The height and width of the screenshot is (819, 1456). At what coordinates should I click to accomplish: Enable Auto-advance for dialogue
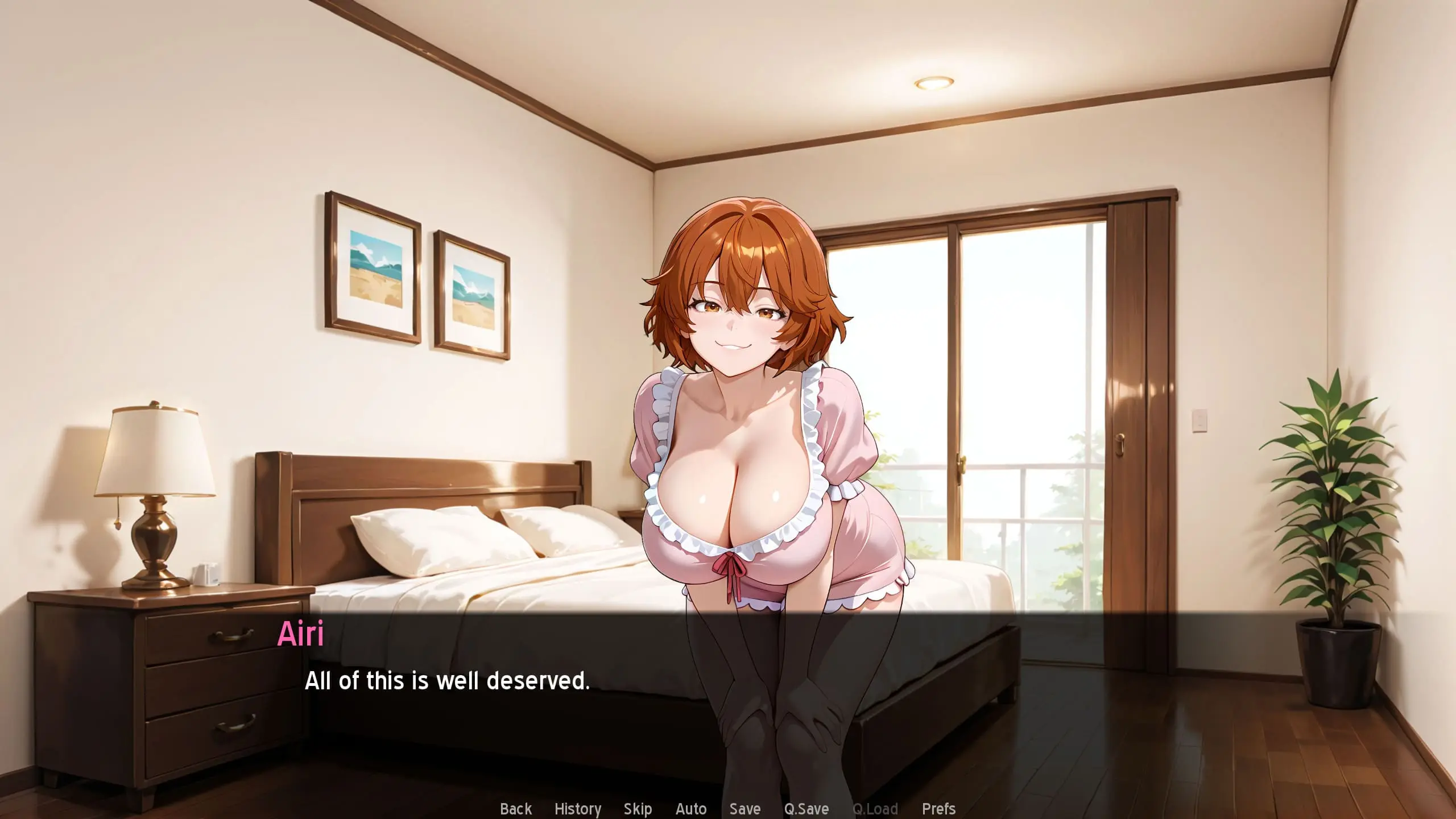coord(691,808)
